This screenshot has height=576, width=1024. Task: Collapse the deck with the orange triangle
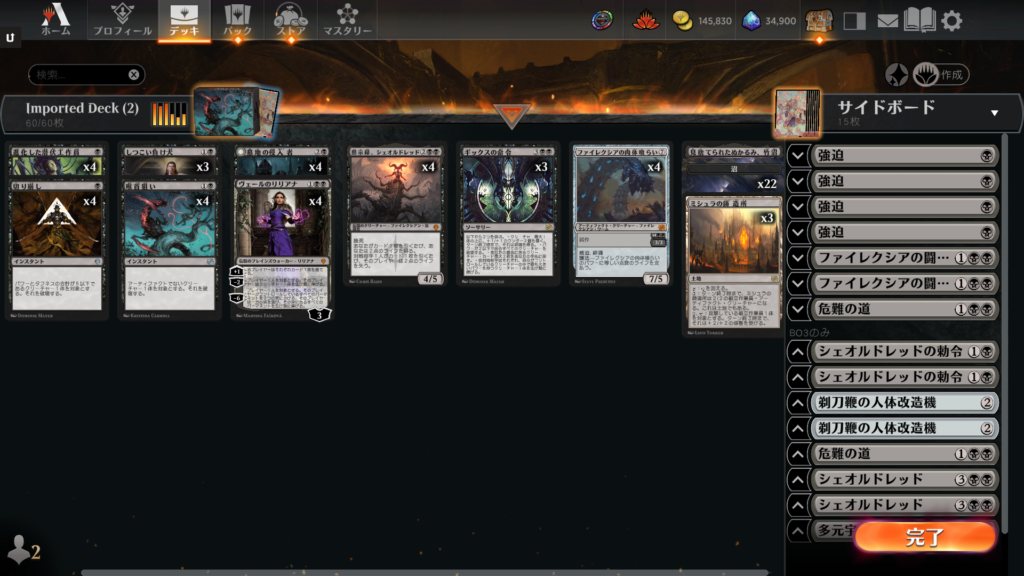click(512, 115)
